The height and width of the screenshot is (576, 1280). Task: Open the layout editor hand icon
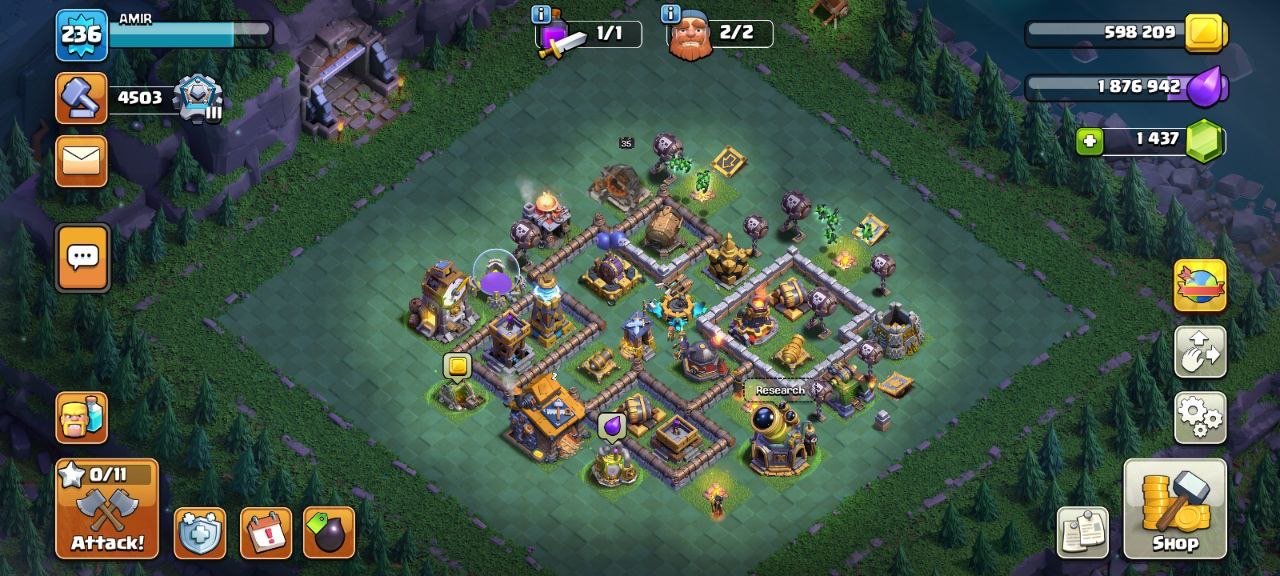click(x=1199, y=351)
